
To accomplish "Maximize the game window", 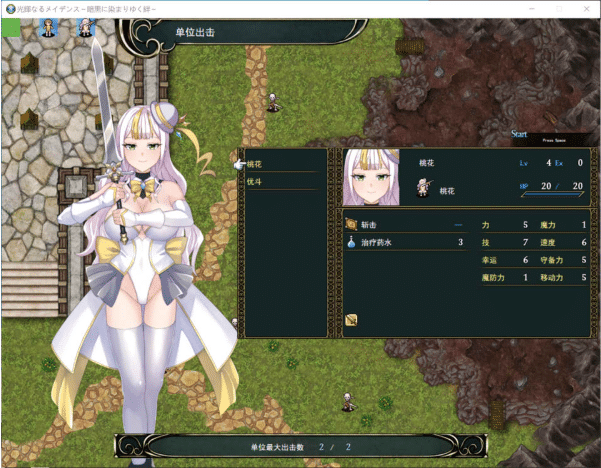I will [556, 8].
